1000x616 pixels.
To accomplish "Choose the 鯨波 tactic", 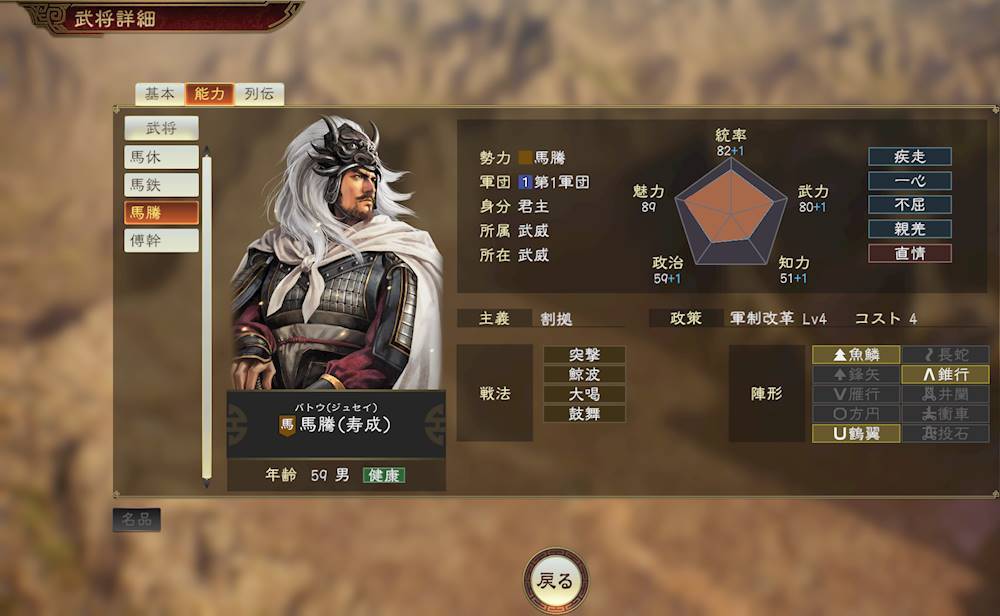I will click(584, 374).
